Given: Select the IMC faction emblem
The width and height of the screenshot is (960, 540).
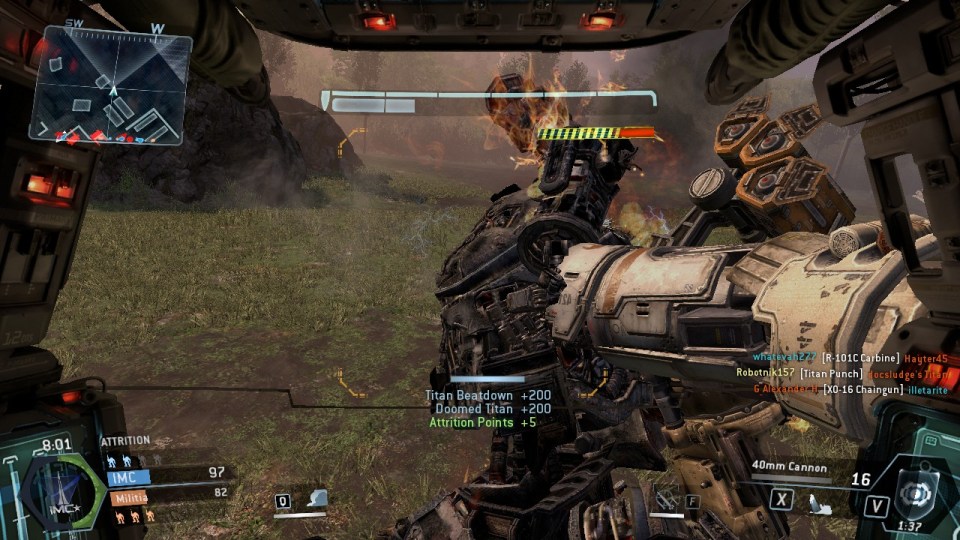Looking at the screenshot, I should [x=62, y=493].
